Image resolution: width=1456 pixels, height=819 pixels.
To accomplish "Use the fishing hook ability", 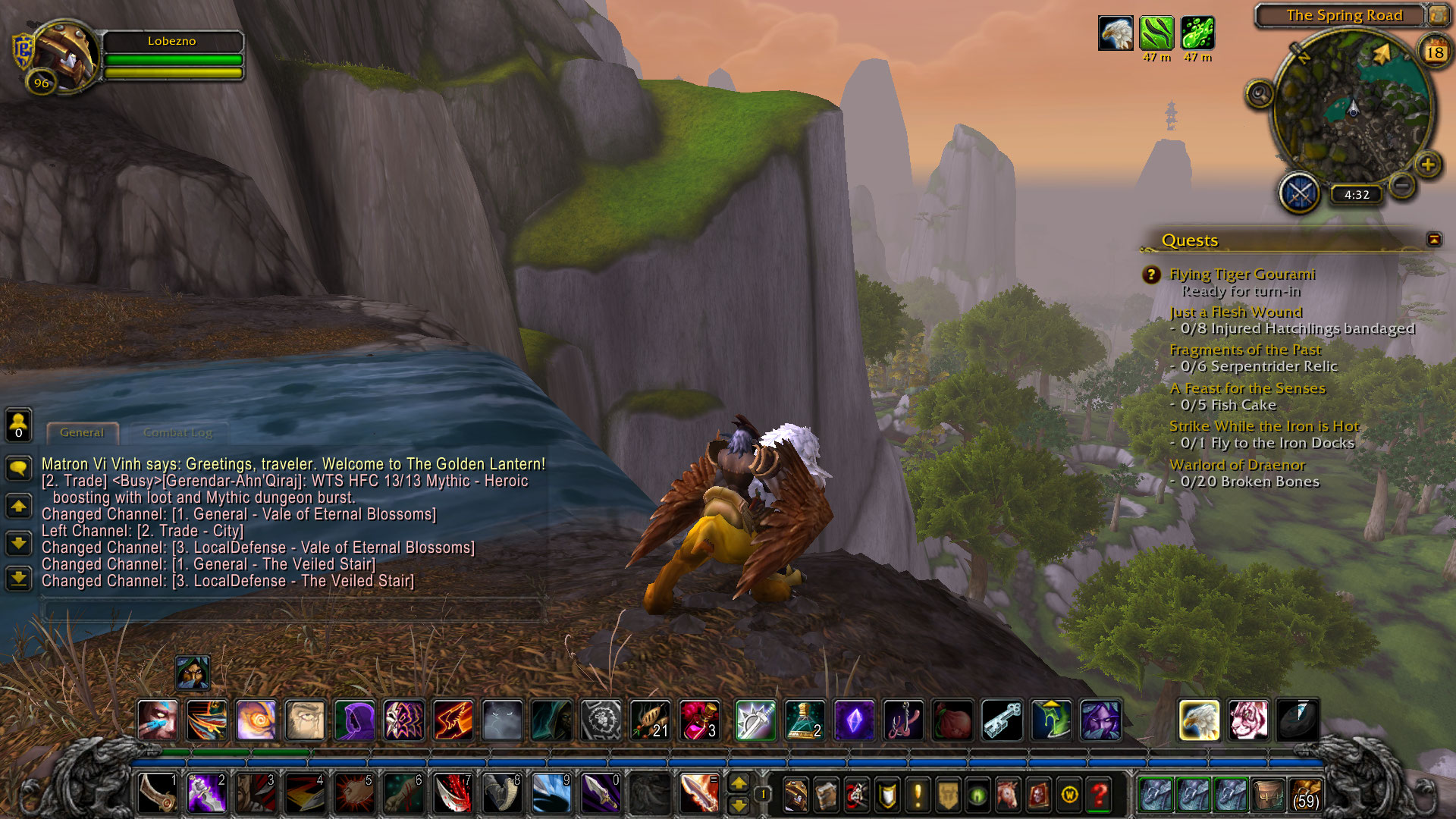I will click(904, 720).
